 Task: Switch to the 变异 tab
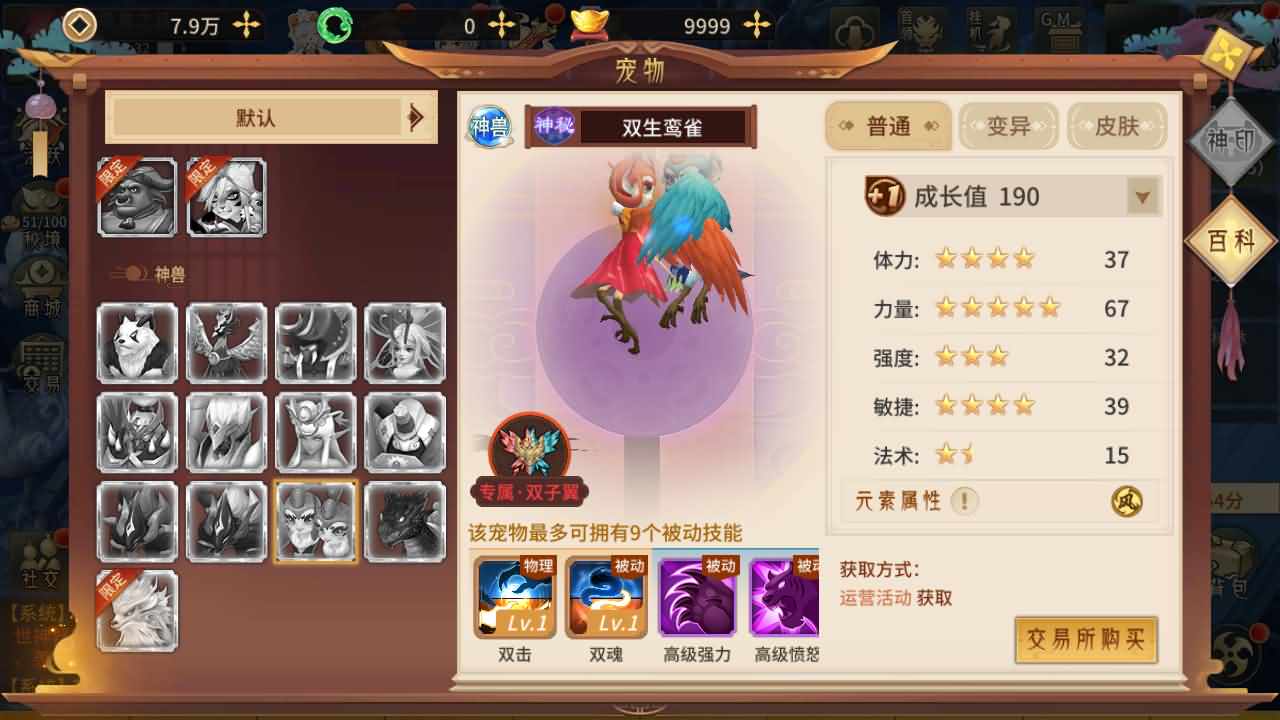pos(1008,127)
